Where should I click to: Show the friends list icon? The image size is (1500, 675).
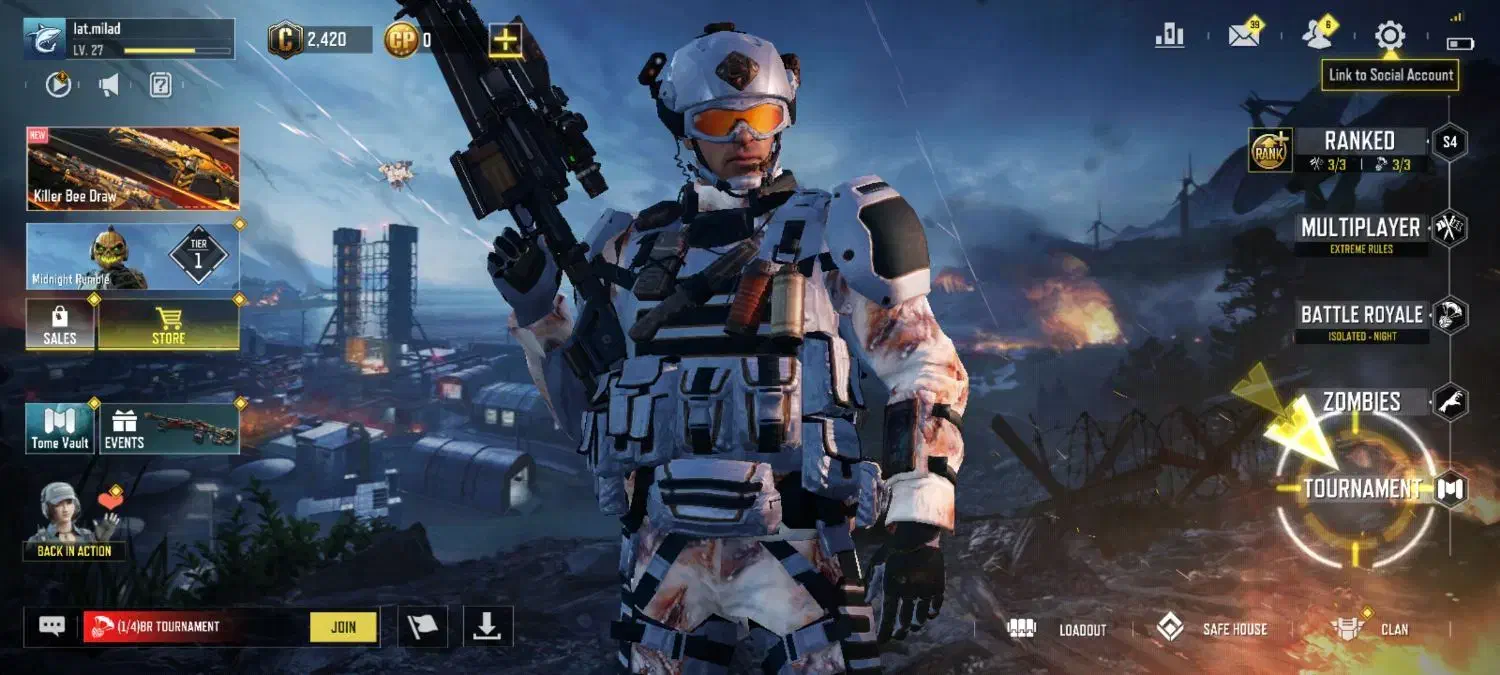tap(1317, 36)
